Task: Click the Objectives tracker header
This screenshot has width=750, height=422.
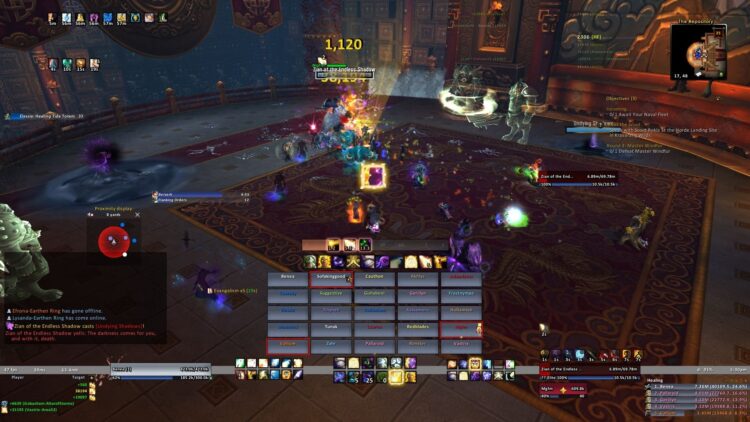Action: pos(622,99)
